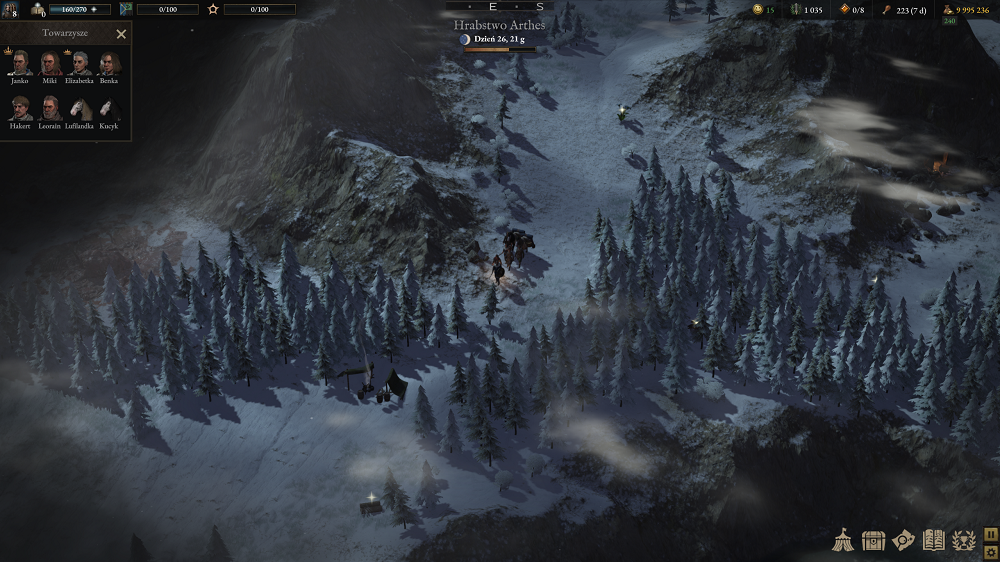
Task: Open the map with magnifying glass icon
Action: click(903, 540)
